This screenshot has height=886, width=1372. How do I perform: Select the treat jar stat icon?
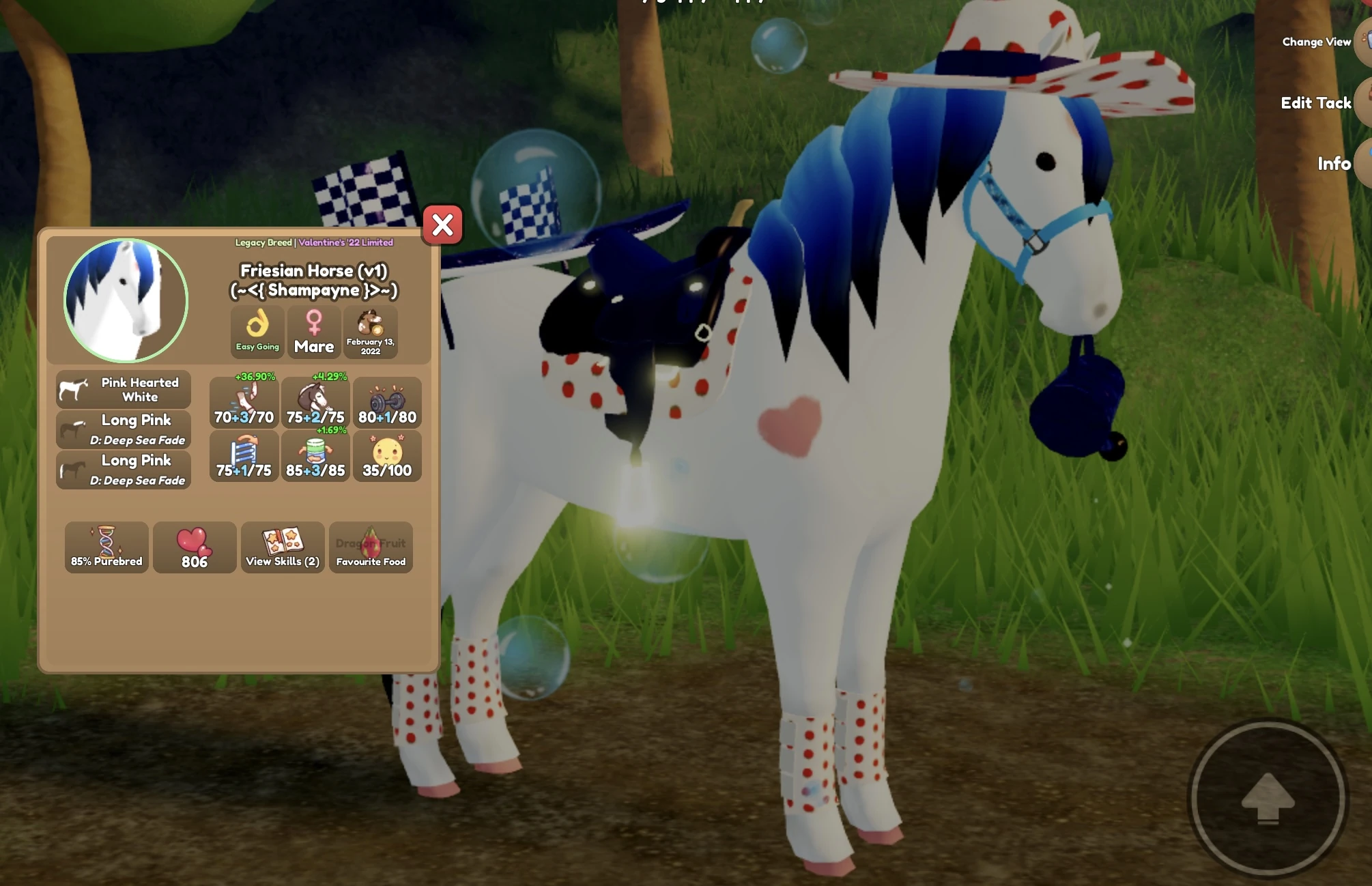pos(315,456)
